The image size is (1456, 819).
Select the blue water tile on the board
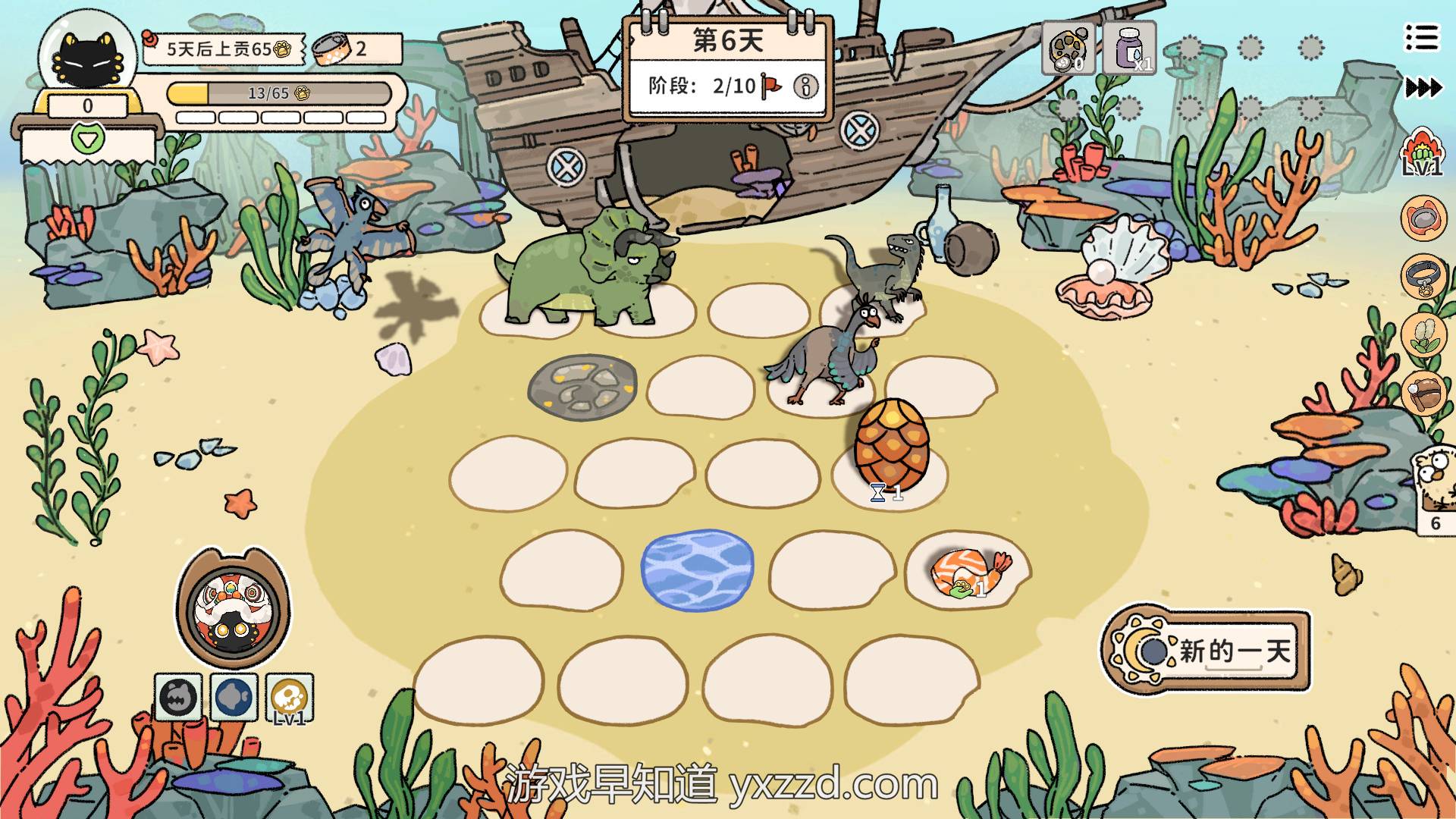click(697, 570)
